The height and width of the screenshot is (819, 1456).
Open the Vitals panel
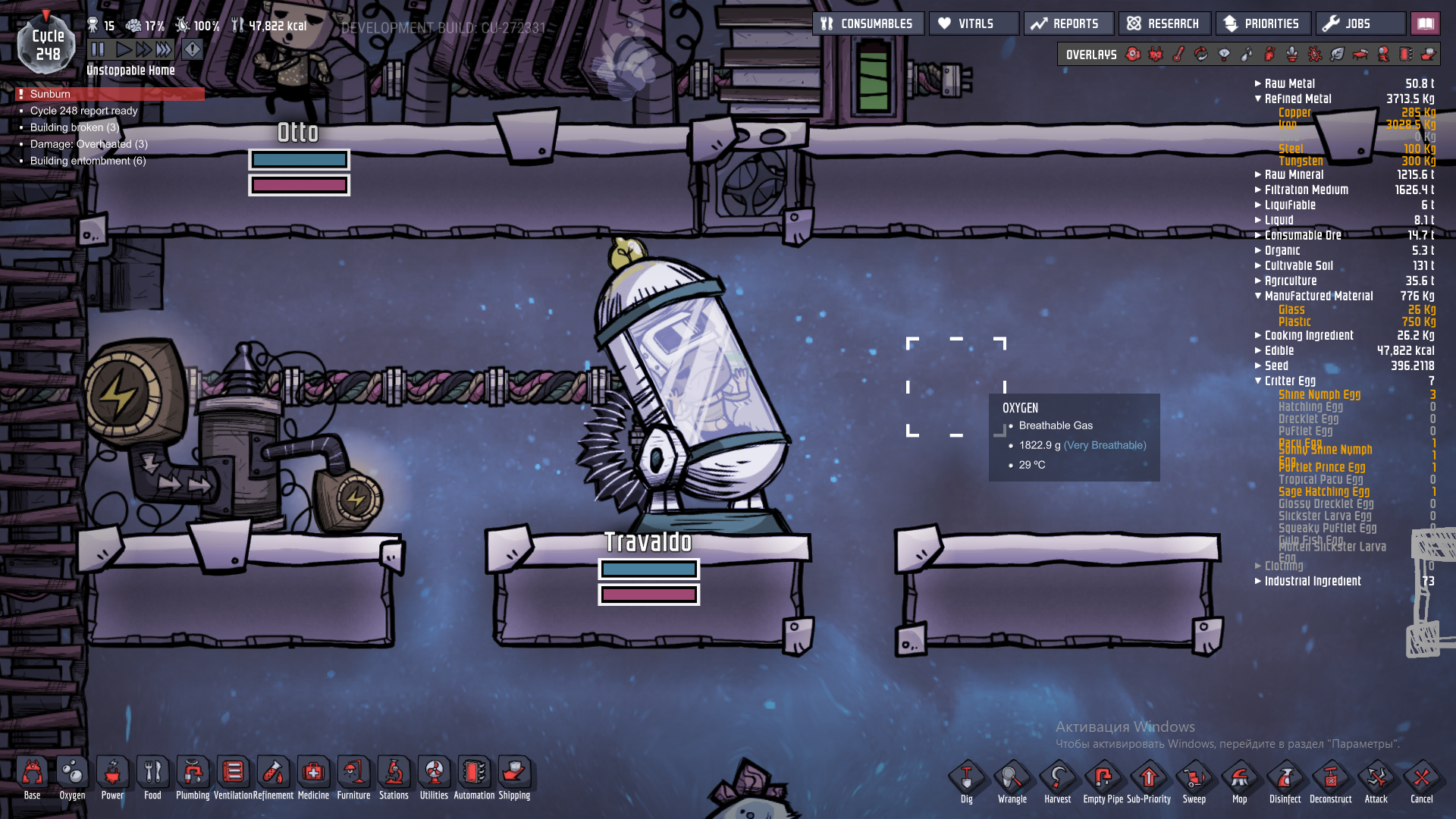click(x=974, y=24)
